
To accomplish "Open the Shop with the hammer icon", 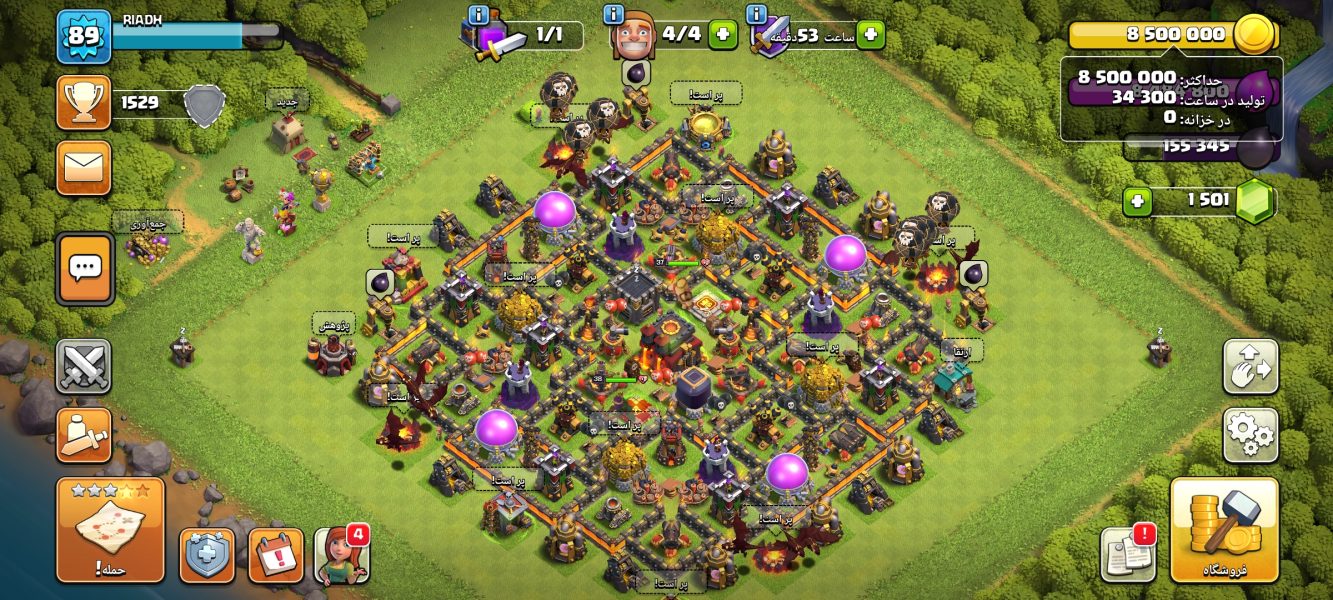I will point(1224,529).
